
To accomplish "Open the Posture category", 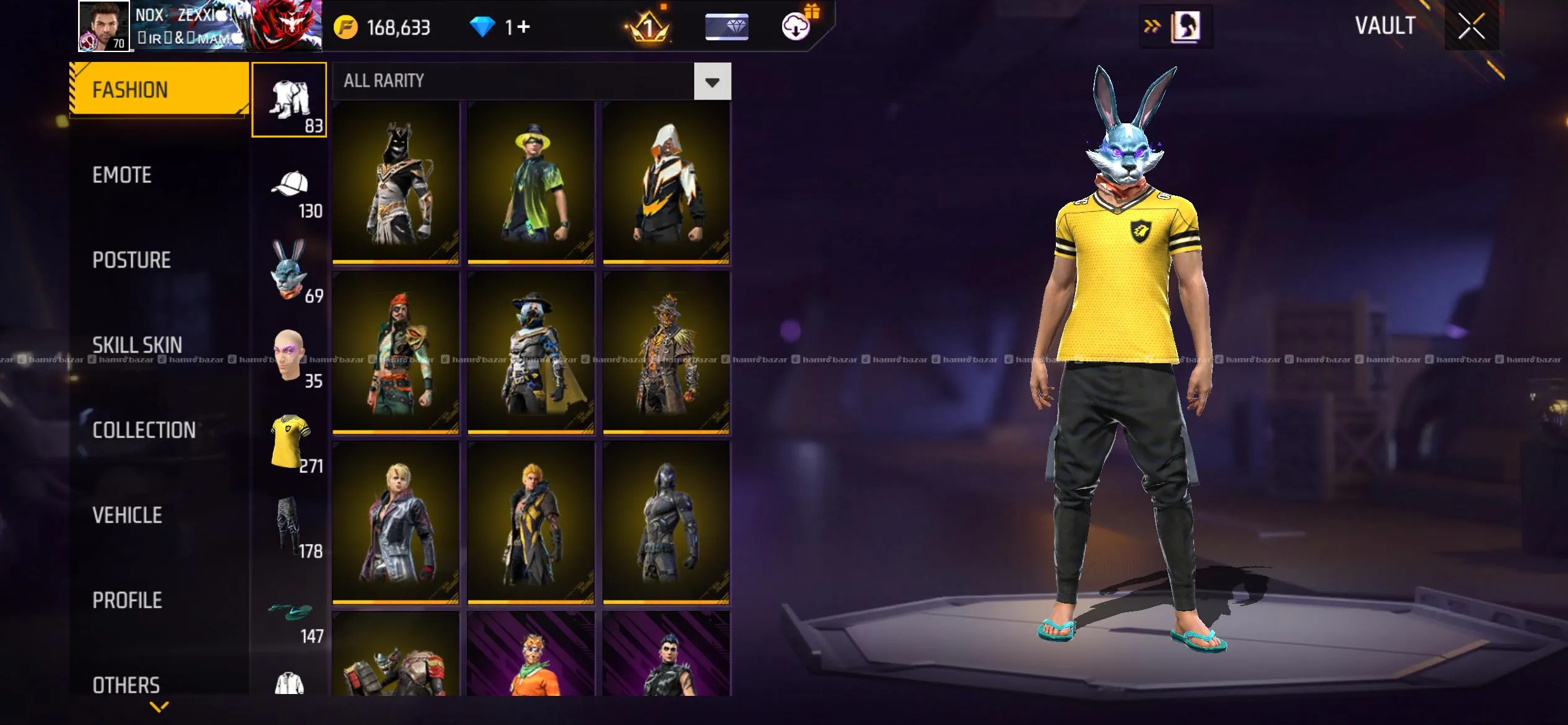I will tap(131, 260).
